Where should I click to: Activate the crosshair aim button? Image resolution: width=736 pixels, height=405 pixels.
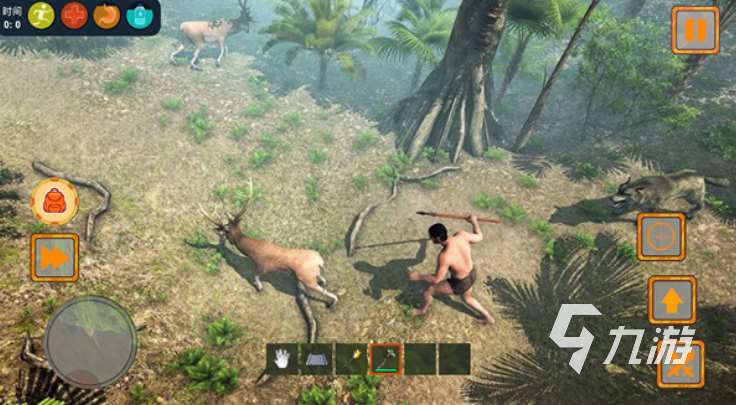pos(661,237)
